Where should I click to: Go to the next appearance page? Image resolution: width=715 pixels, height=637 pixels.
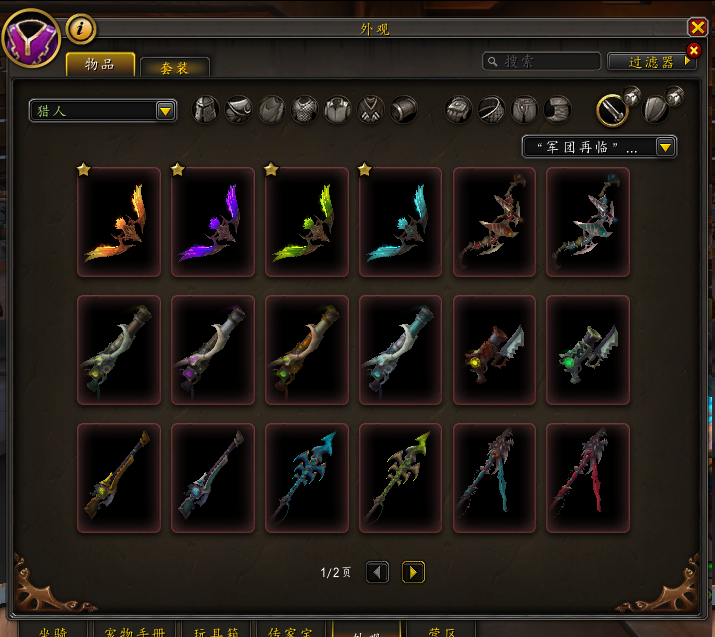[x=413, y=572]
